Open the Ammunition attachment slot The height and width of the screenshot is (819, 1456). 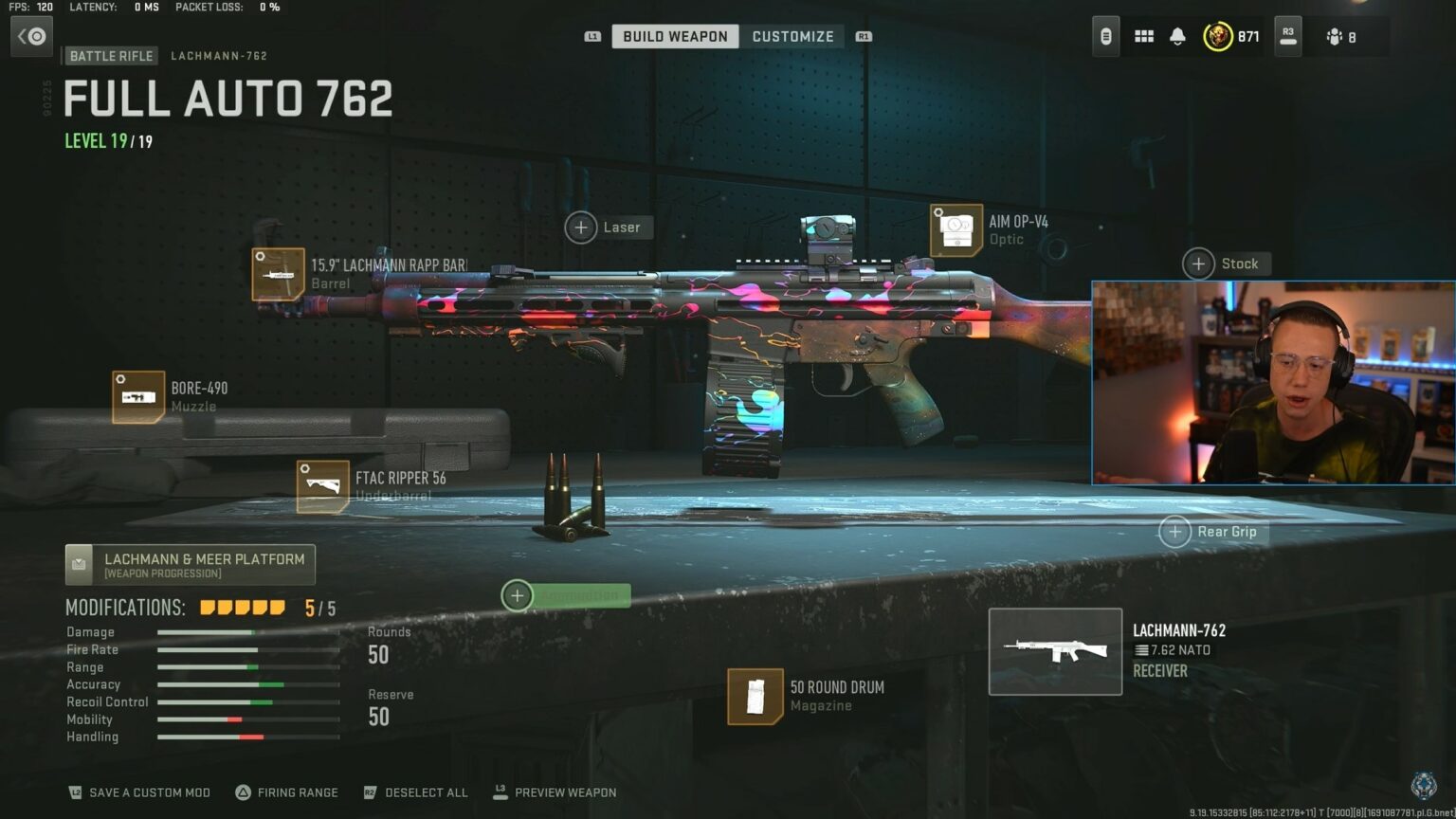[517, 595]
